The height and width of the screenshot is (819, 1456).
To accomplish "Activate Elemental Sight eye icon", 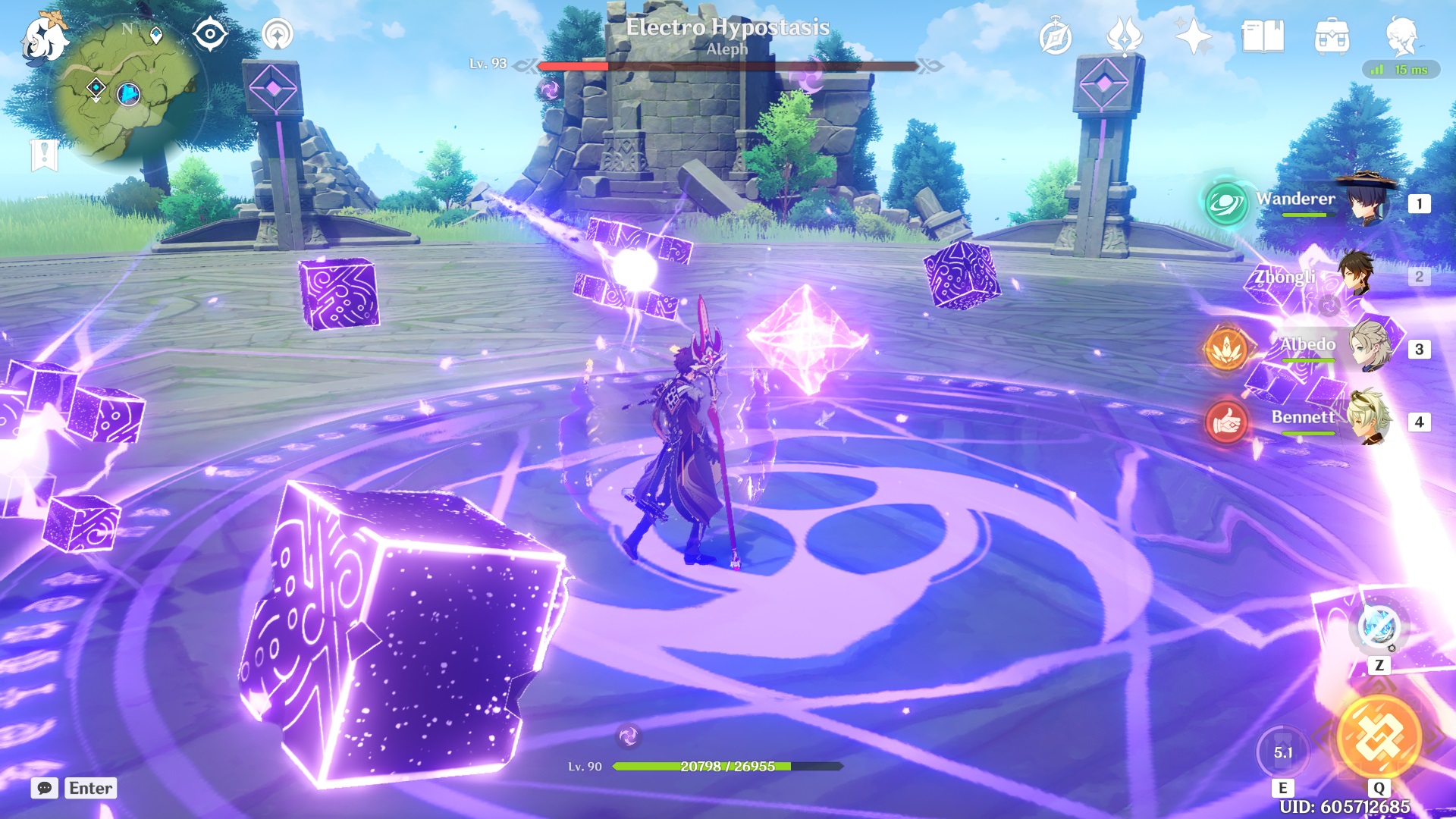I will (210, 33).
